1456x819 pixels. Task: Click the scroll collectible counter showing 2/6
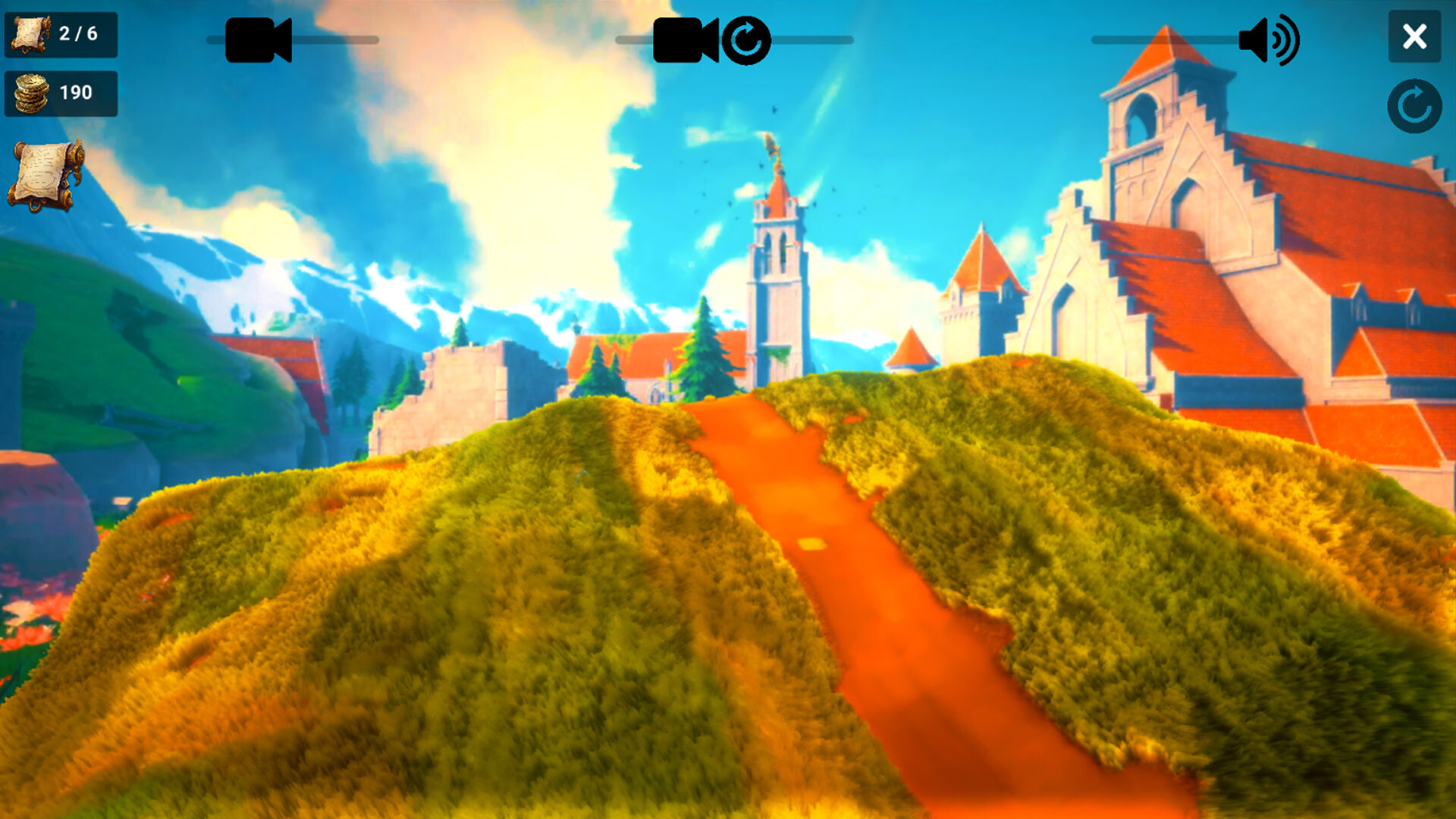[61, 33]
